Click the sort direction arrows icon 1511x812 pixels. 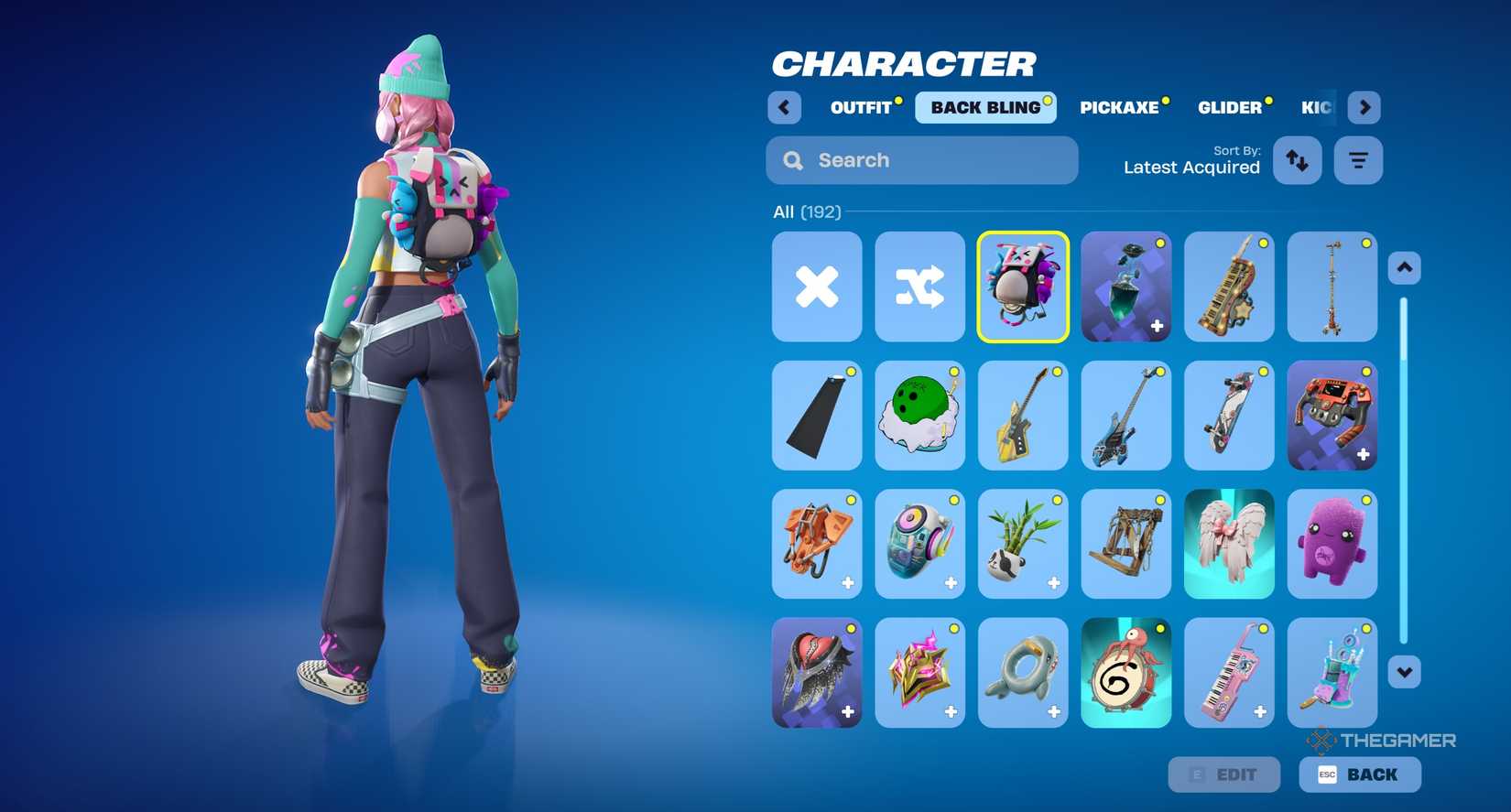(x=1297, y=160)
